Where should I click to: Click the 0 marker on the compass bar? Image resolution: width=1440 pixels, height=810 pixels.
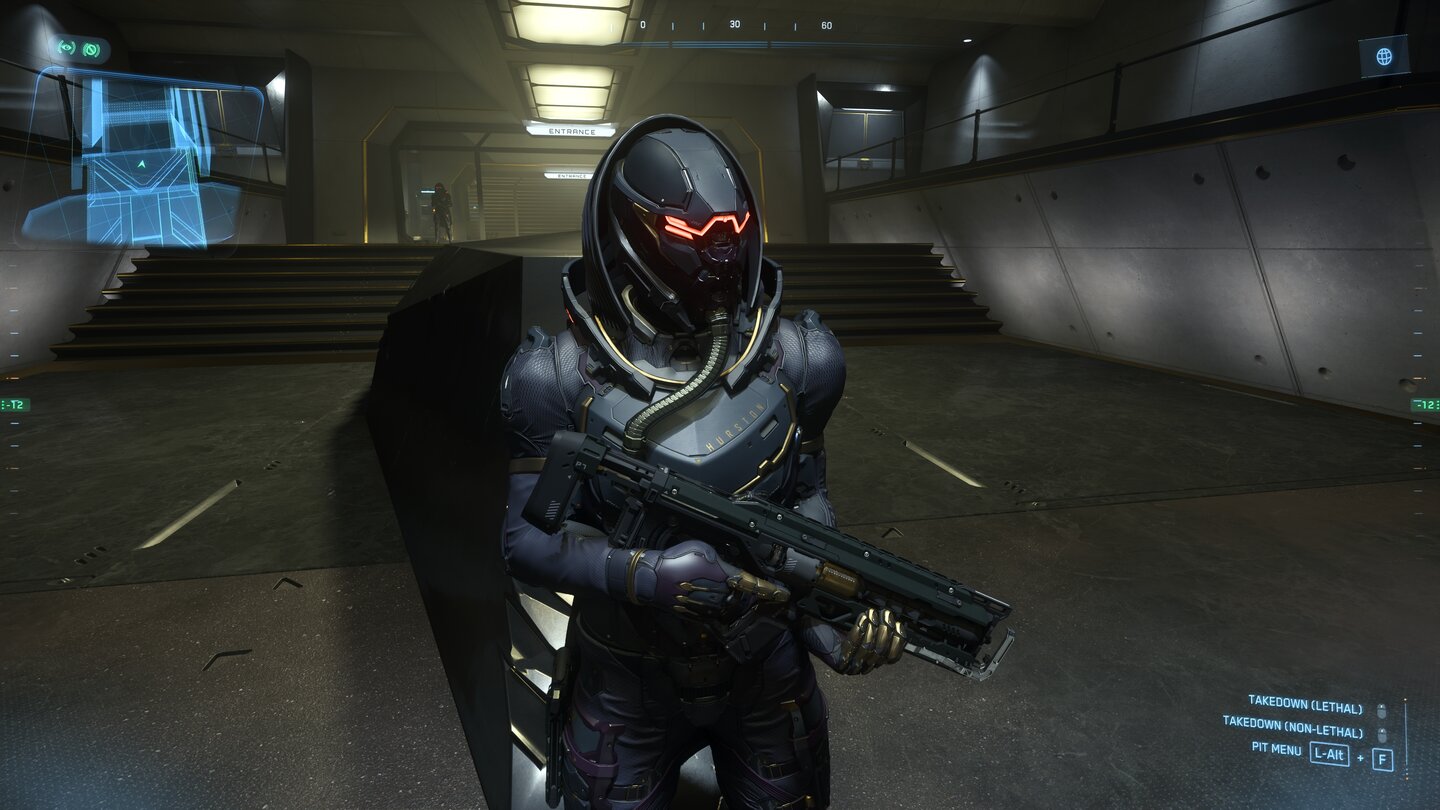tap(643, 25)
